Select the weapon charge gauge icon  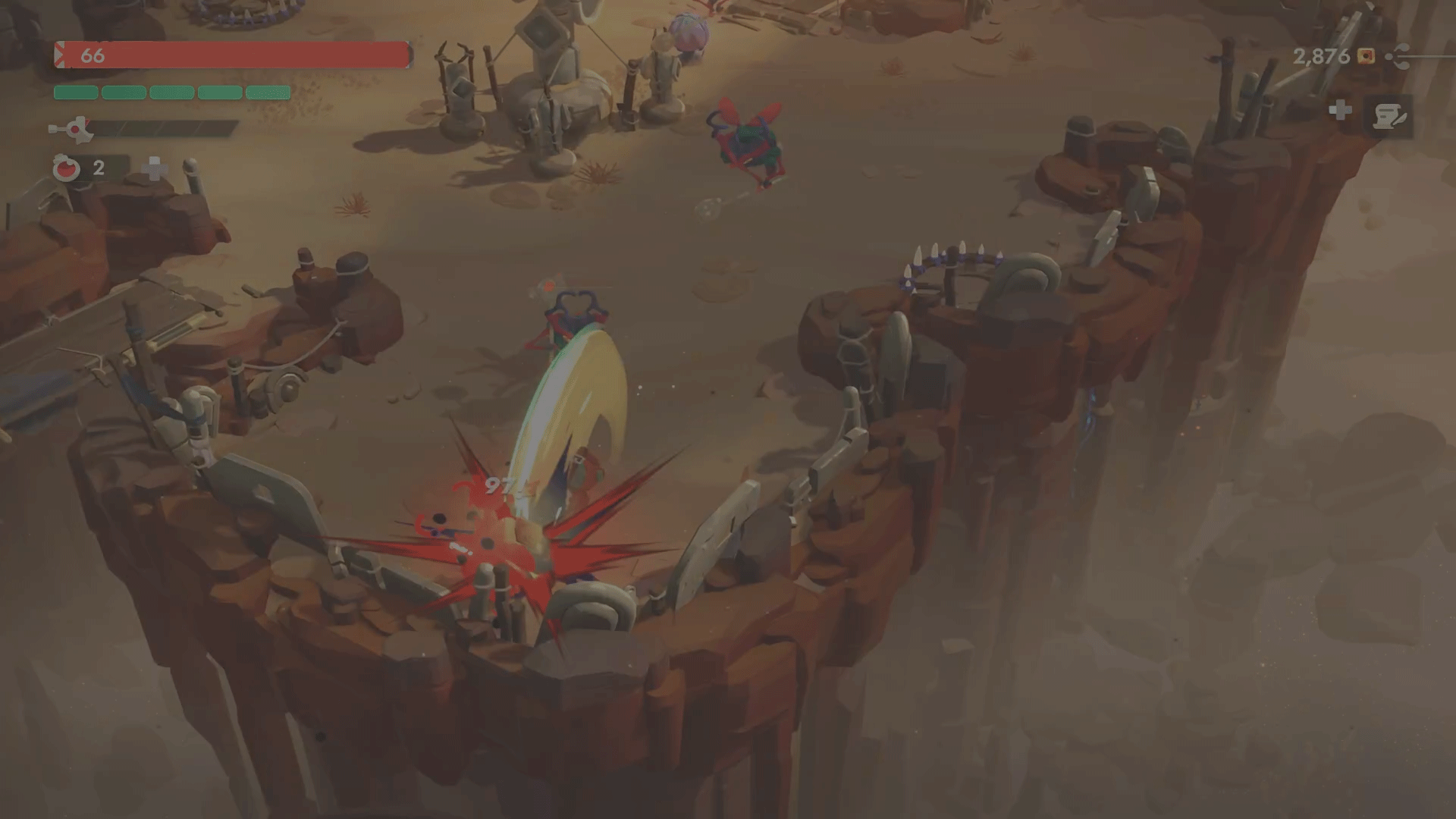(73, 130)
